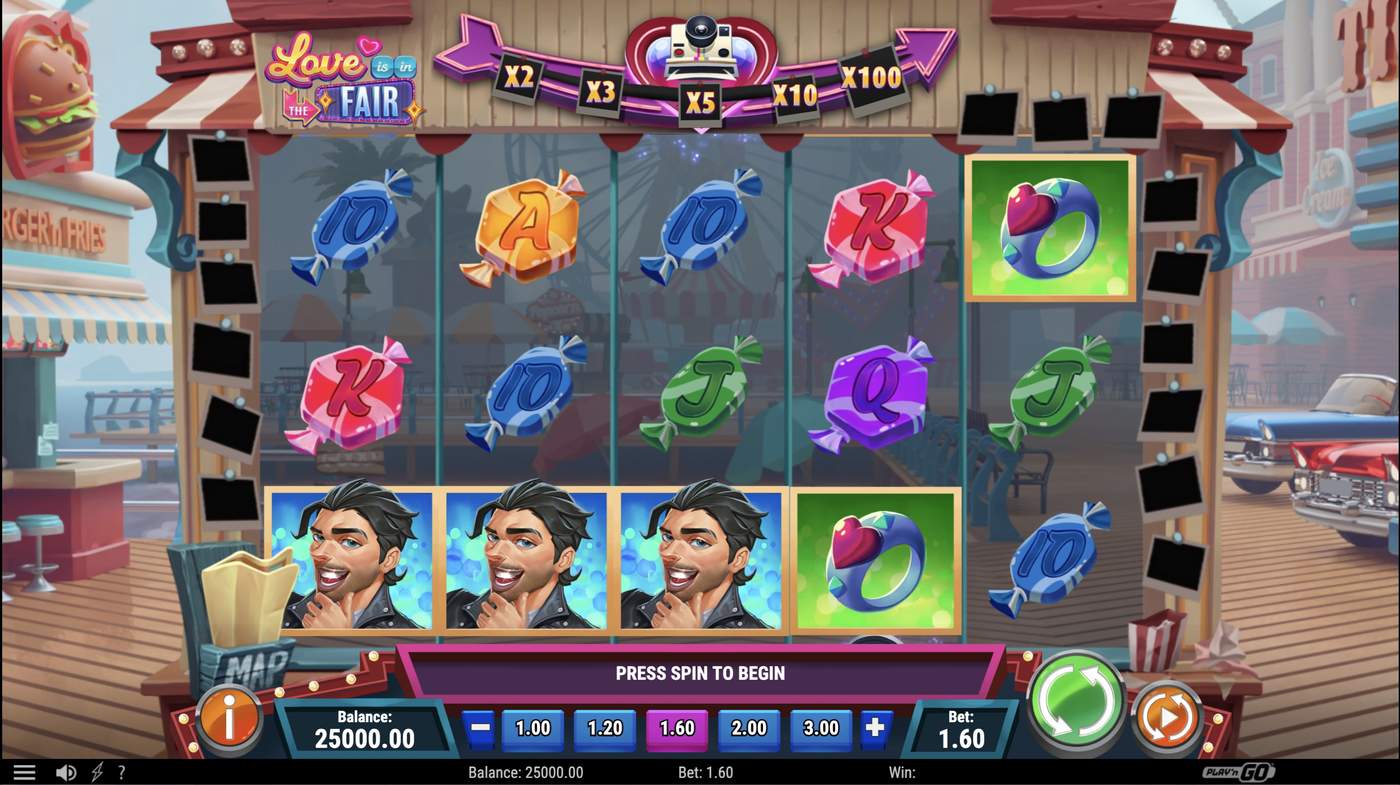
Task: Increase the bet with the plus stepper
Action: [x=875, y=729]
